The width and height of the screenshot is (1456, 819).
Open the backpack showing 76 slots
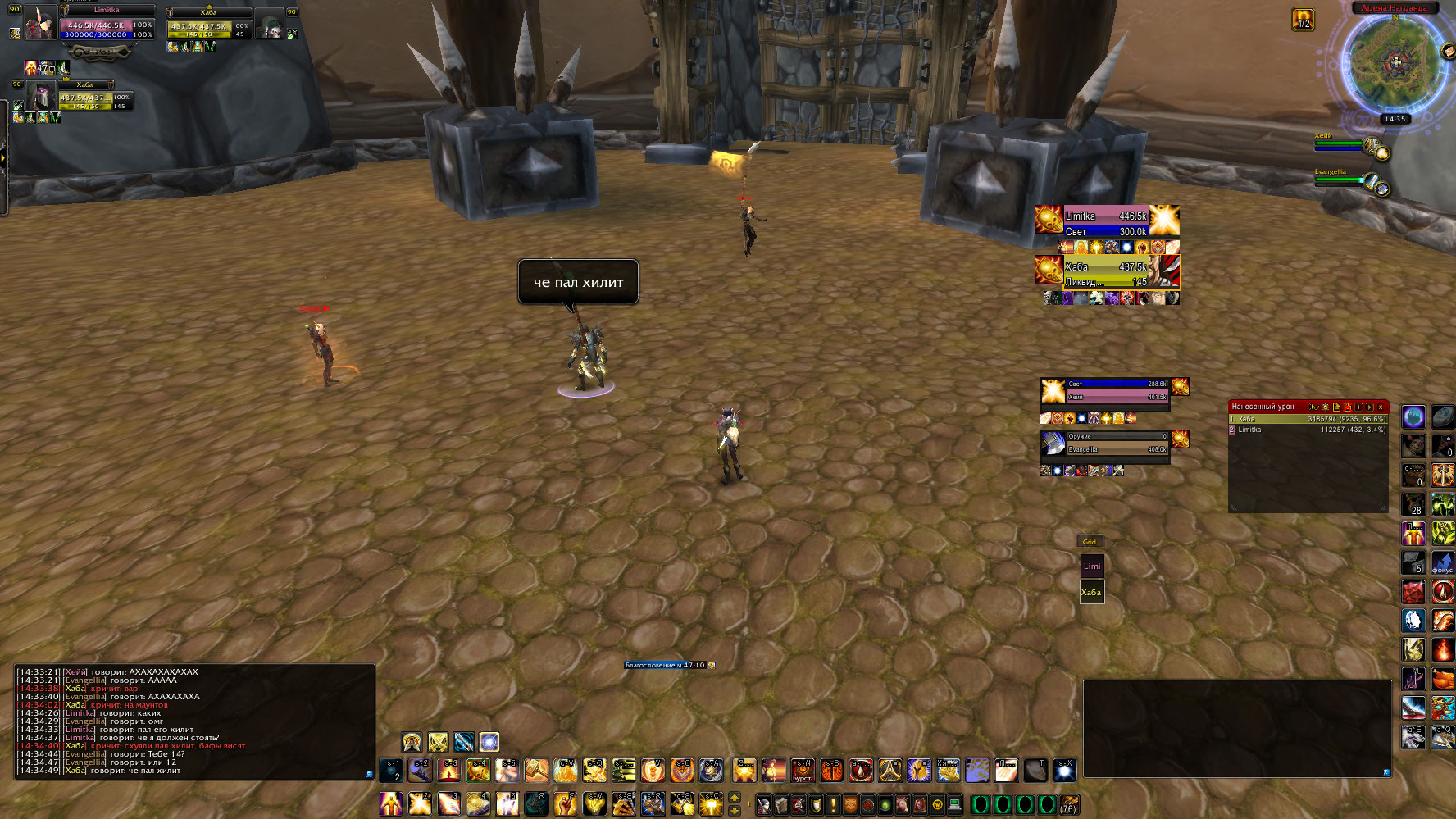(1068, 805)
